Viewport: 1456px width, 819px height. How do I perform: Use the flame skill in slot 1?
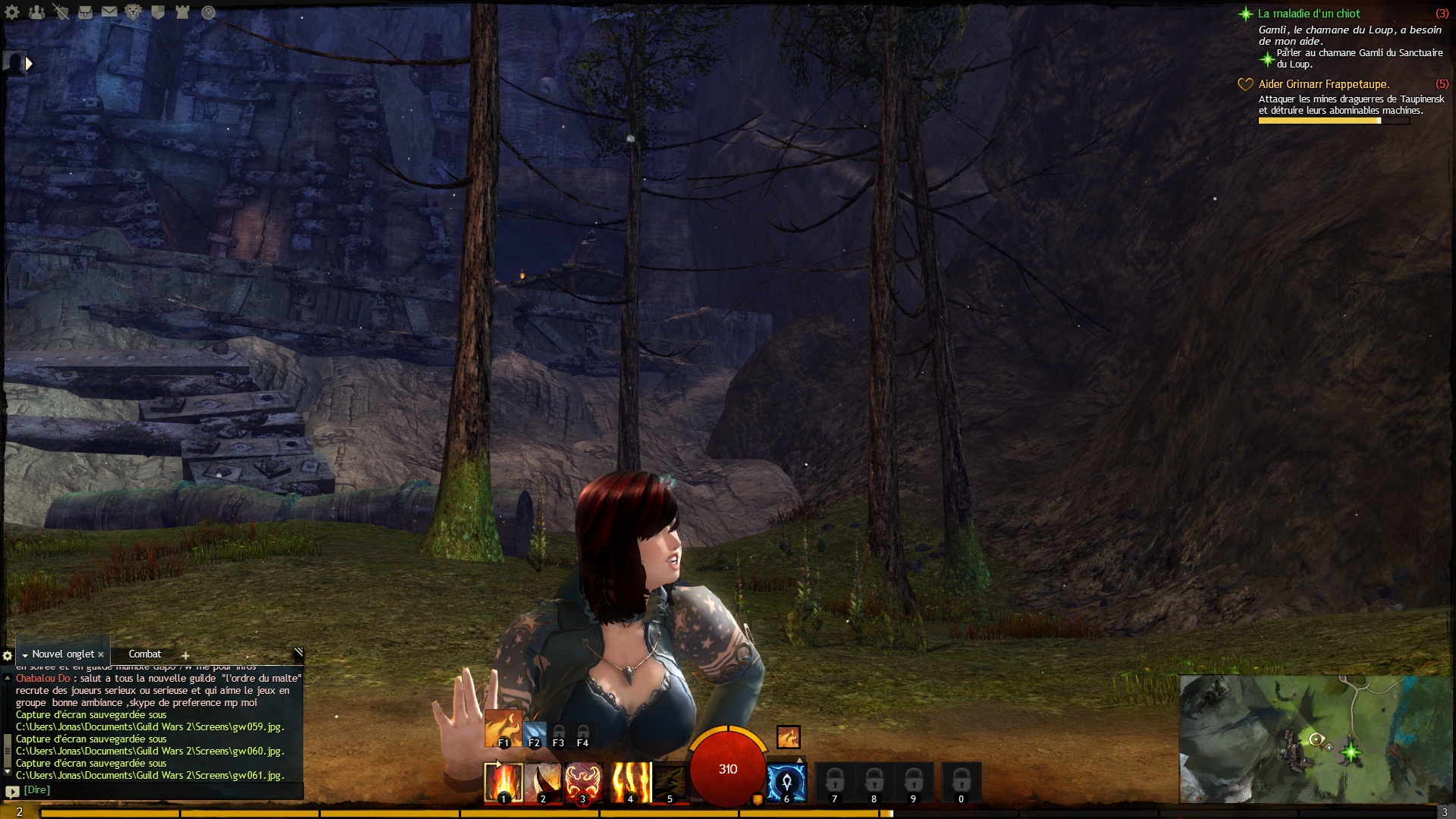pos(503,783)
